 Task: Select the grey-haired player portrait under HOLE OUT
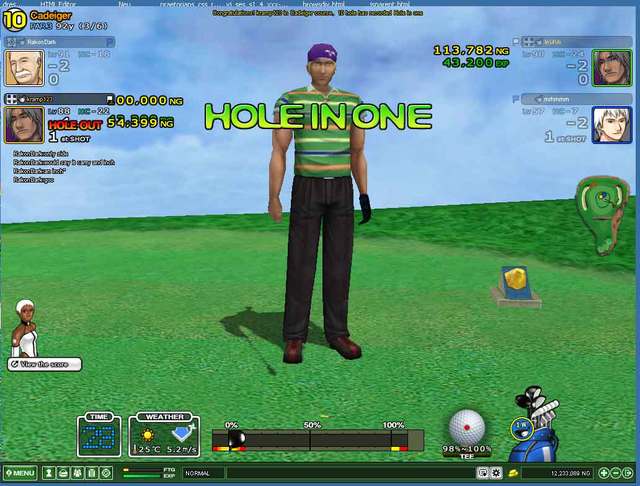click(24, 124)
